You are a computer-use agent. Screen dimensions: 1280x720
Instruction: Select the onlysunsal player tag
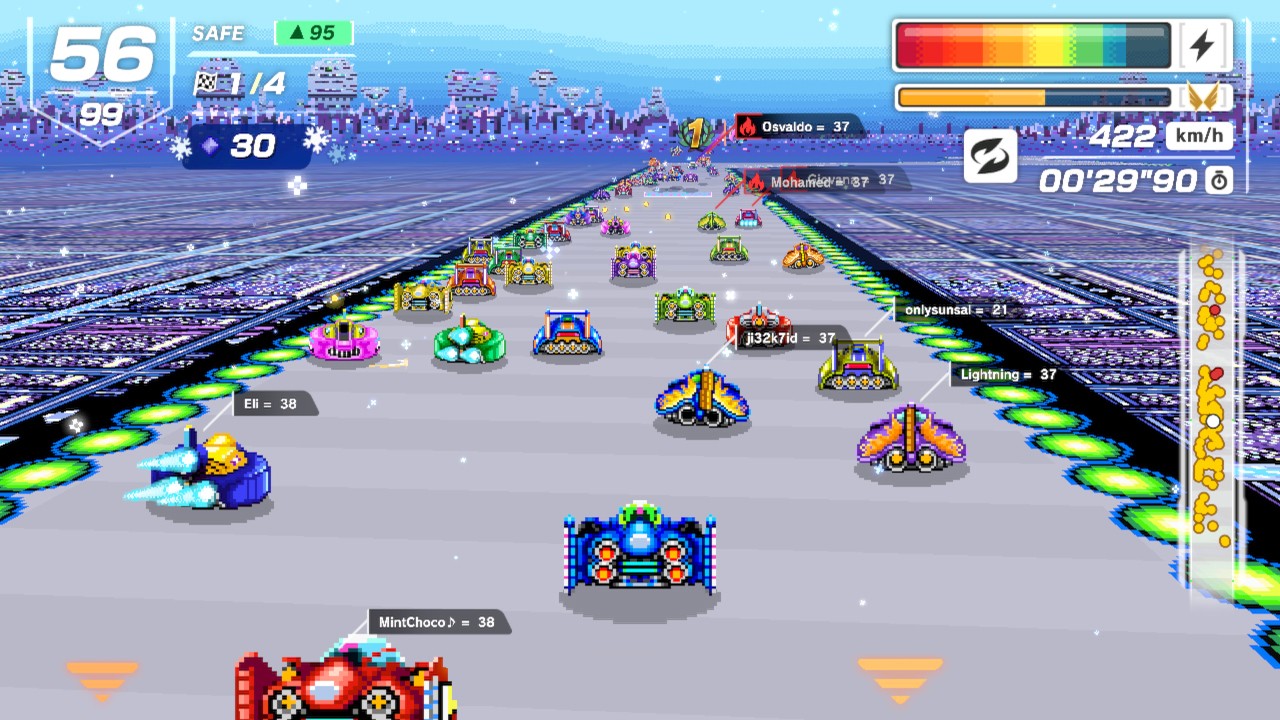click(955, 310)
